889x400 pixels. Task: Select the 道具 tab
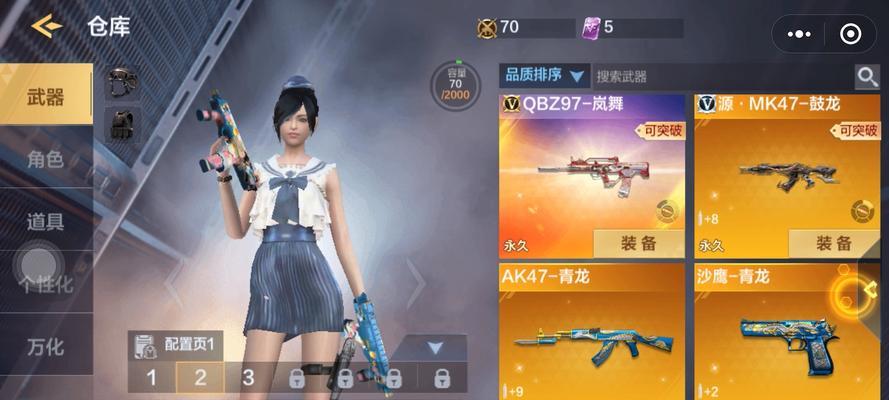(46, 221)
